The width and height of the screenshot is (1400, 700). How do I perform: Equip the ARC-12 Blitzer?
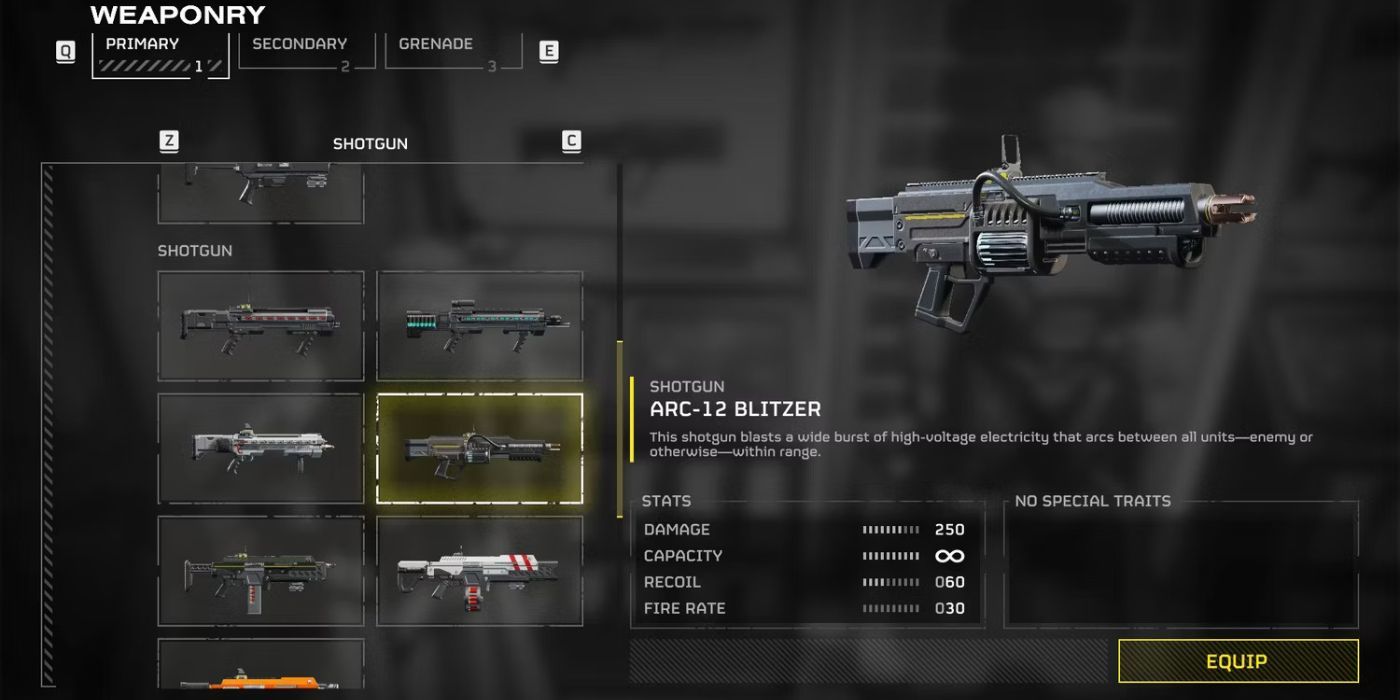pyautogui.click(x=1238, y=661)
